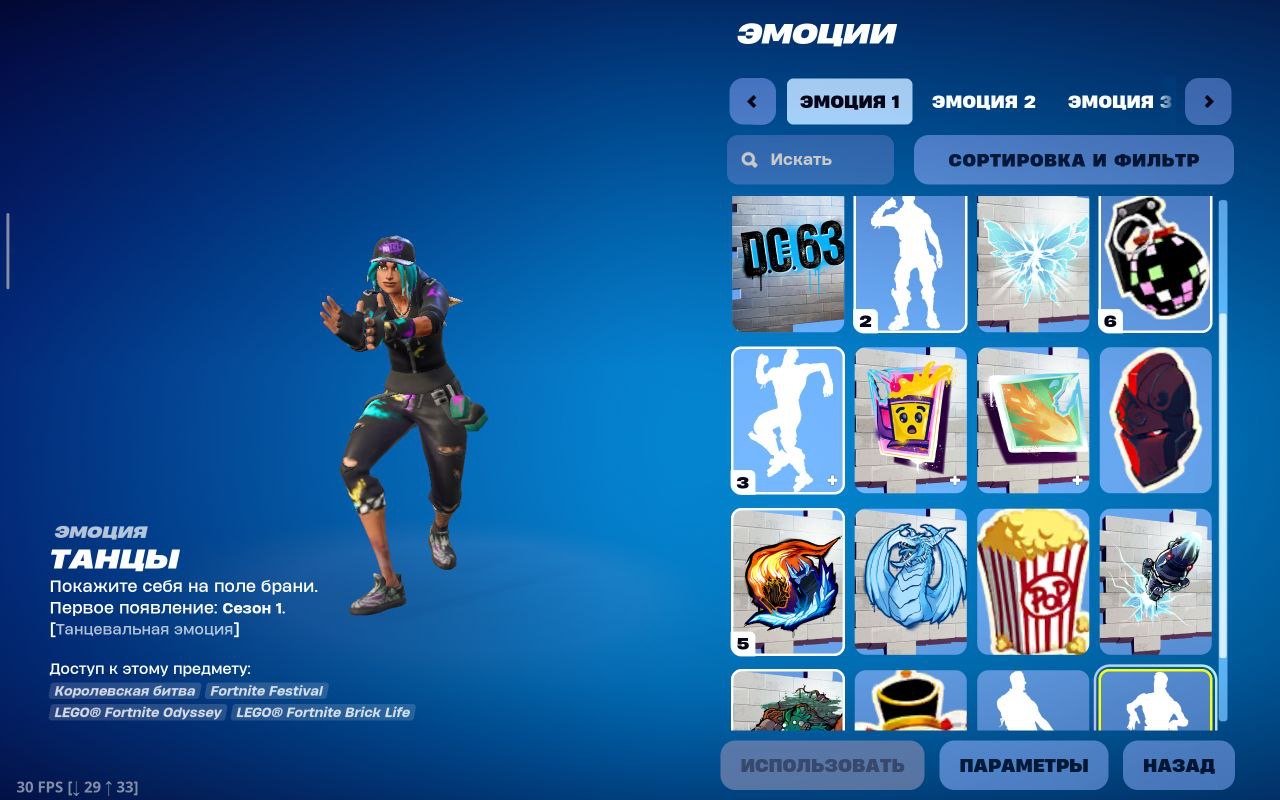
Task: Select the screaming cup sticker
Action: (x=911, y=420)
